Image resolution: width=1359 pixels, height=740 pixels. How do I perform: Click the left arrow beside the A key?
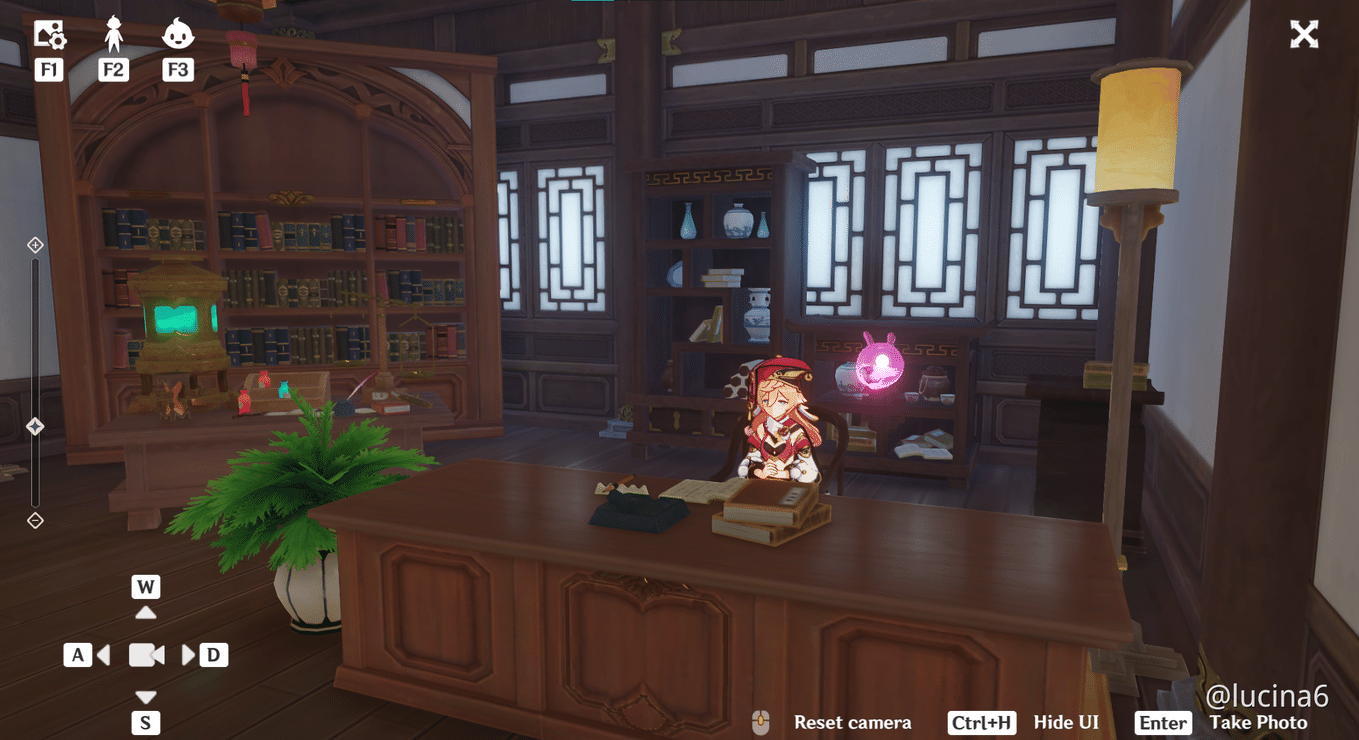pos(103,655)
